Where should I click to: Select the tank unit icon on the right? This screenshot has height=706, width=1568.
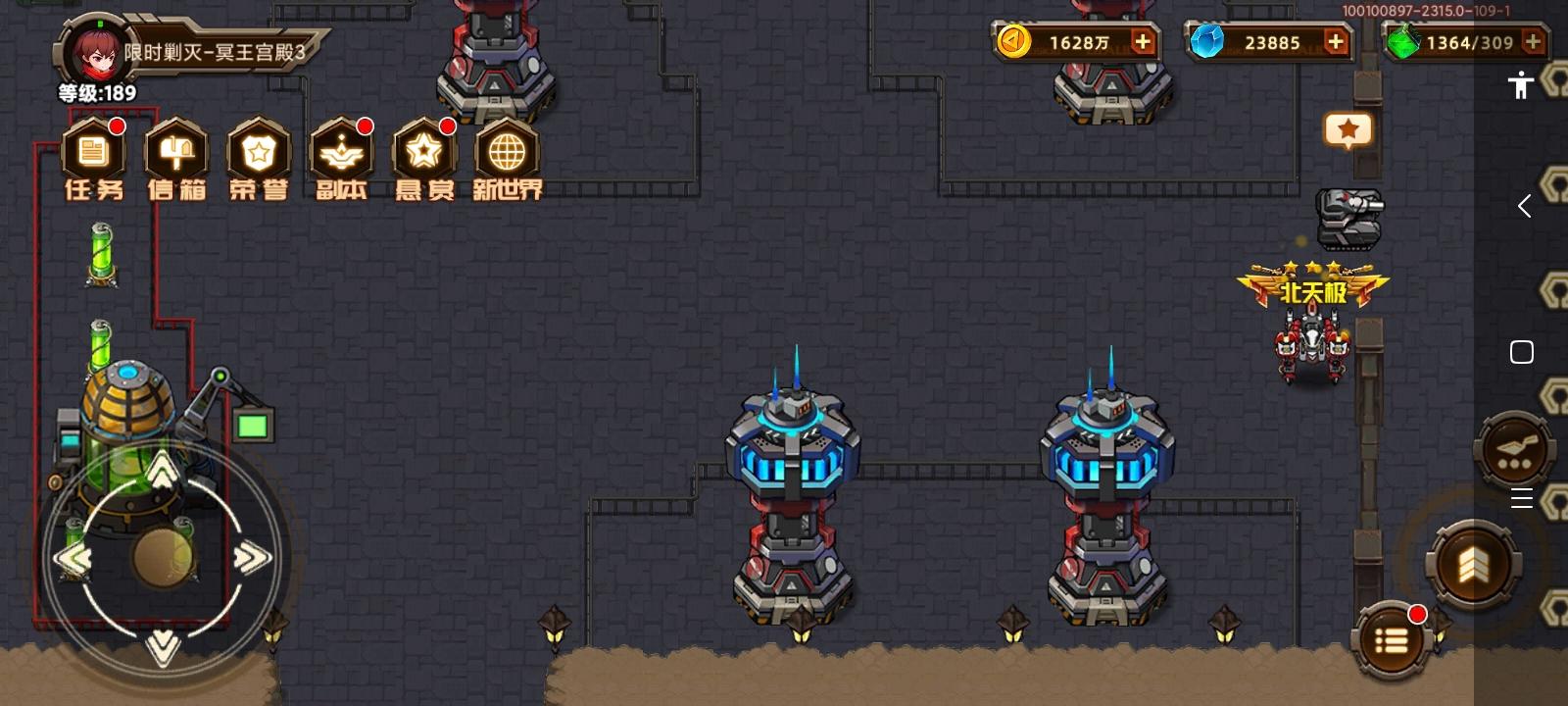(1351, 218)
